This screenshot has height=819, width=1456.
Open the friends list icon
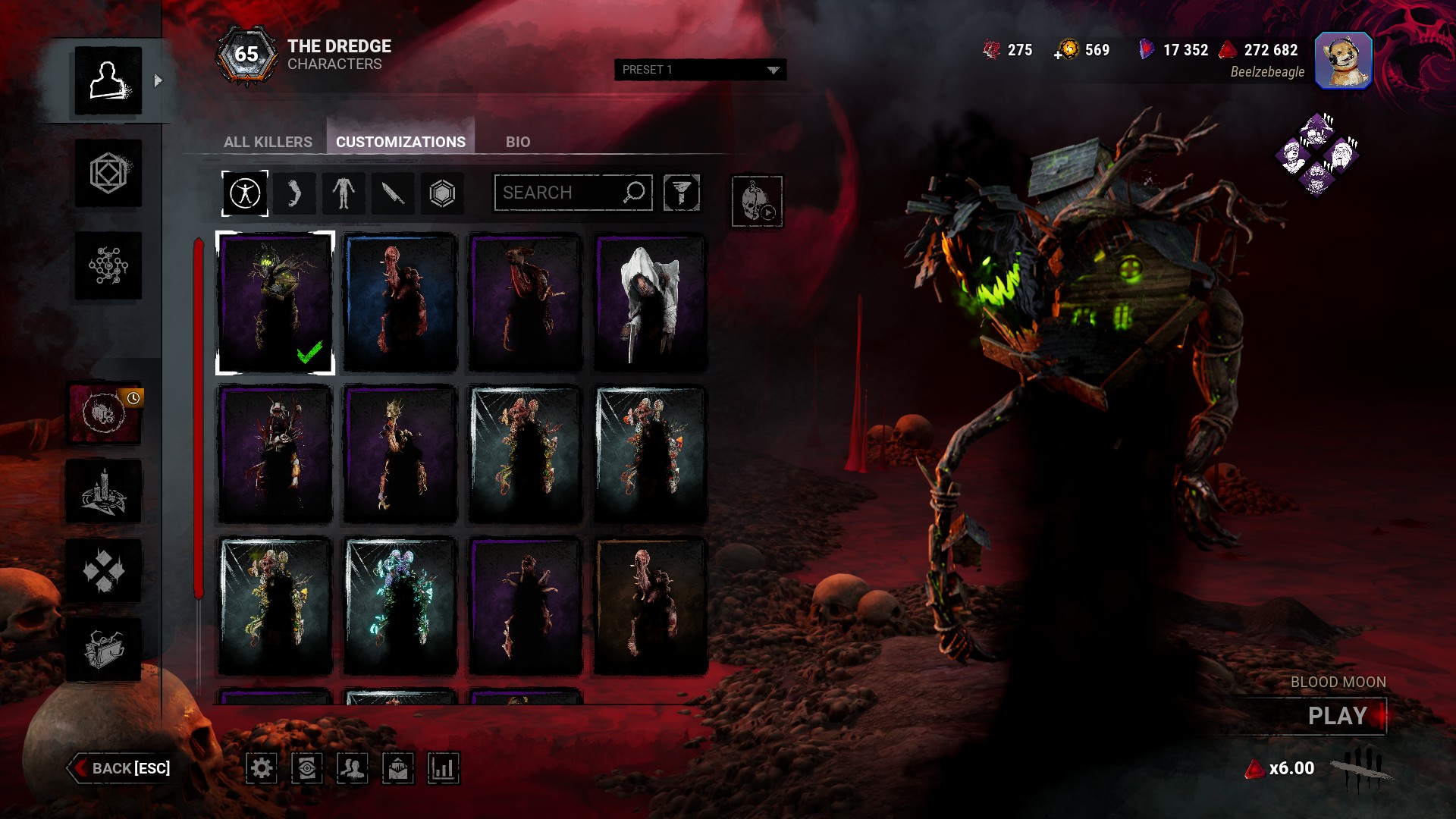352,768
